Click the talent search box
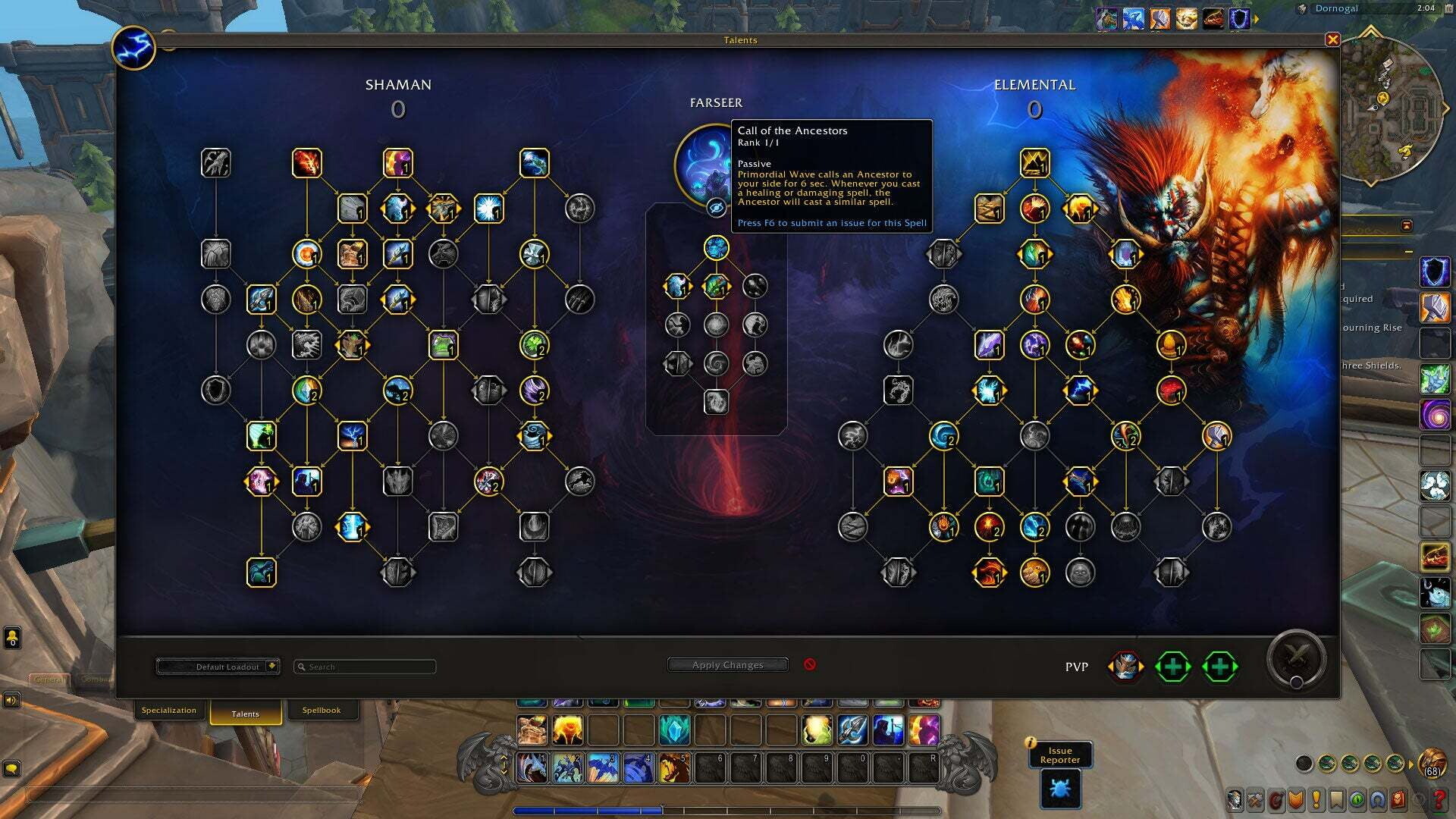Image resolution: width=1456 pixels, height=819 pixels. 365,667
